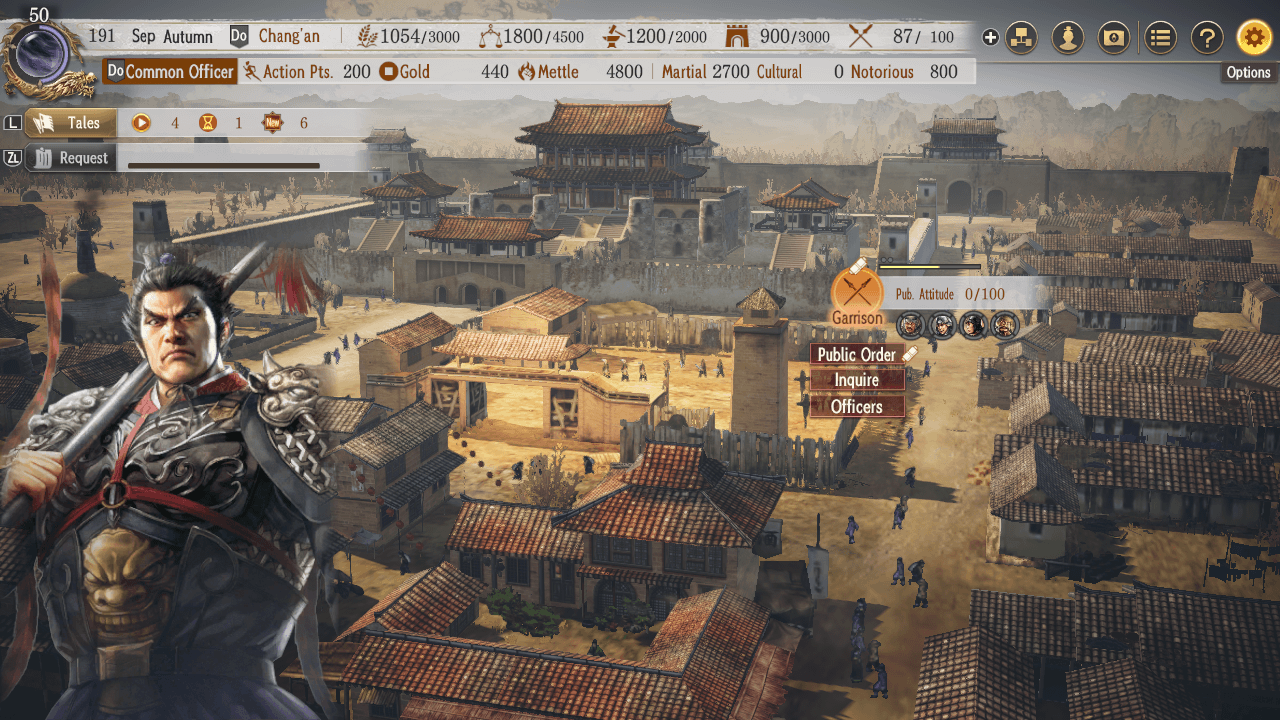Open the officer silhouette icon

click(x=1069, y=38)
